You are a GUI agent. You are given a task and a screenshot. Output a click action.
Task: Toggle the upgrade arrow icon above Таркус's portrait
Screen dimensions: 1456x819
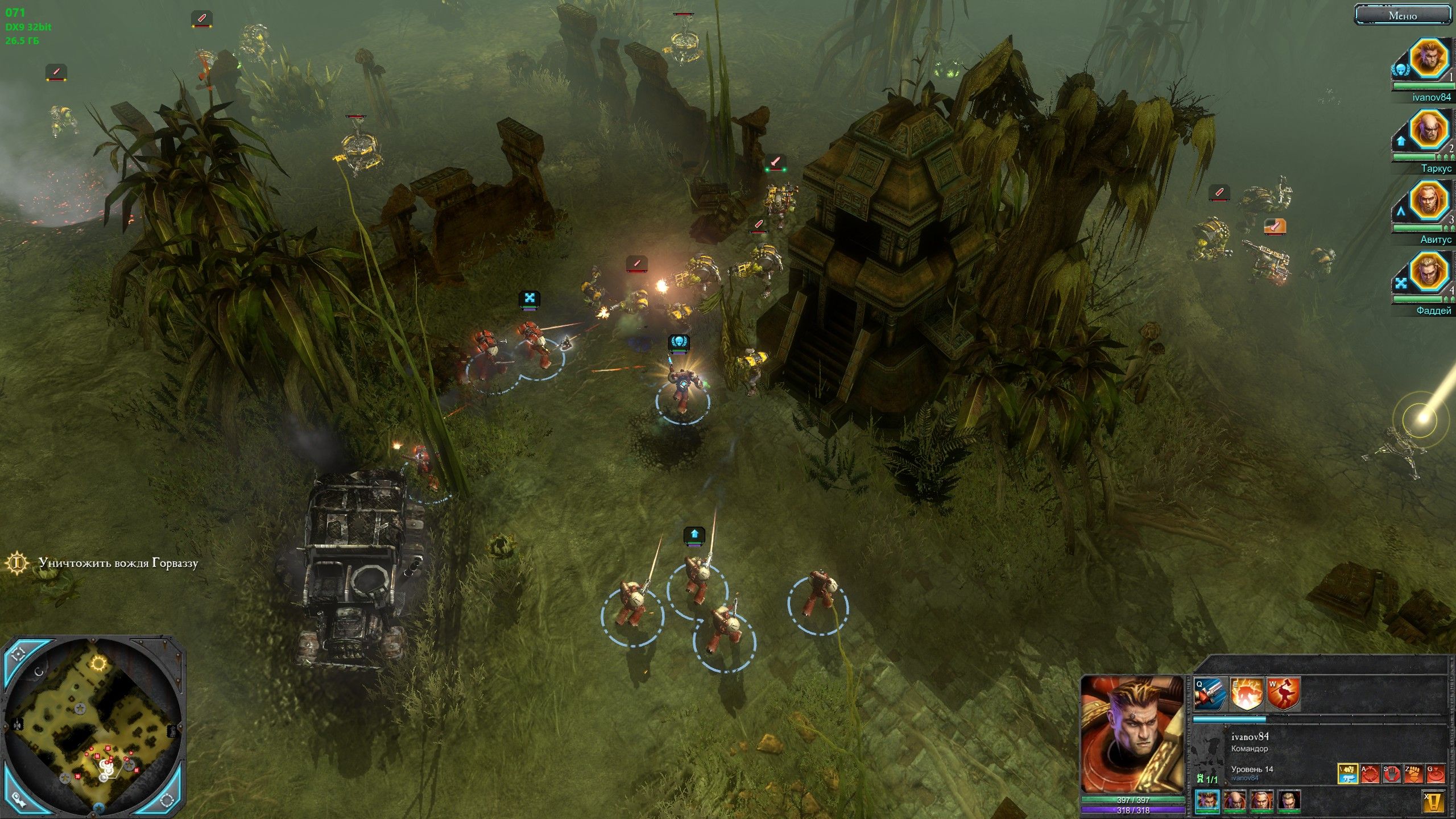coord(1401,141)
